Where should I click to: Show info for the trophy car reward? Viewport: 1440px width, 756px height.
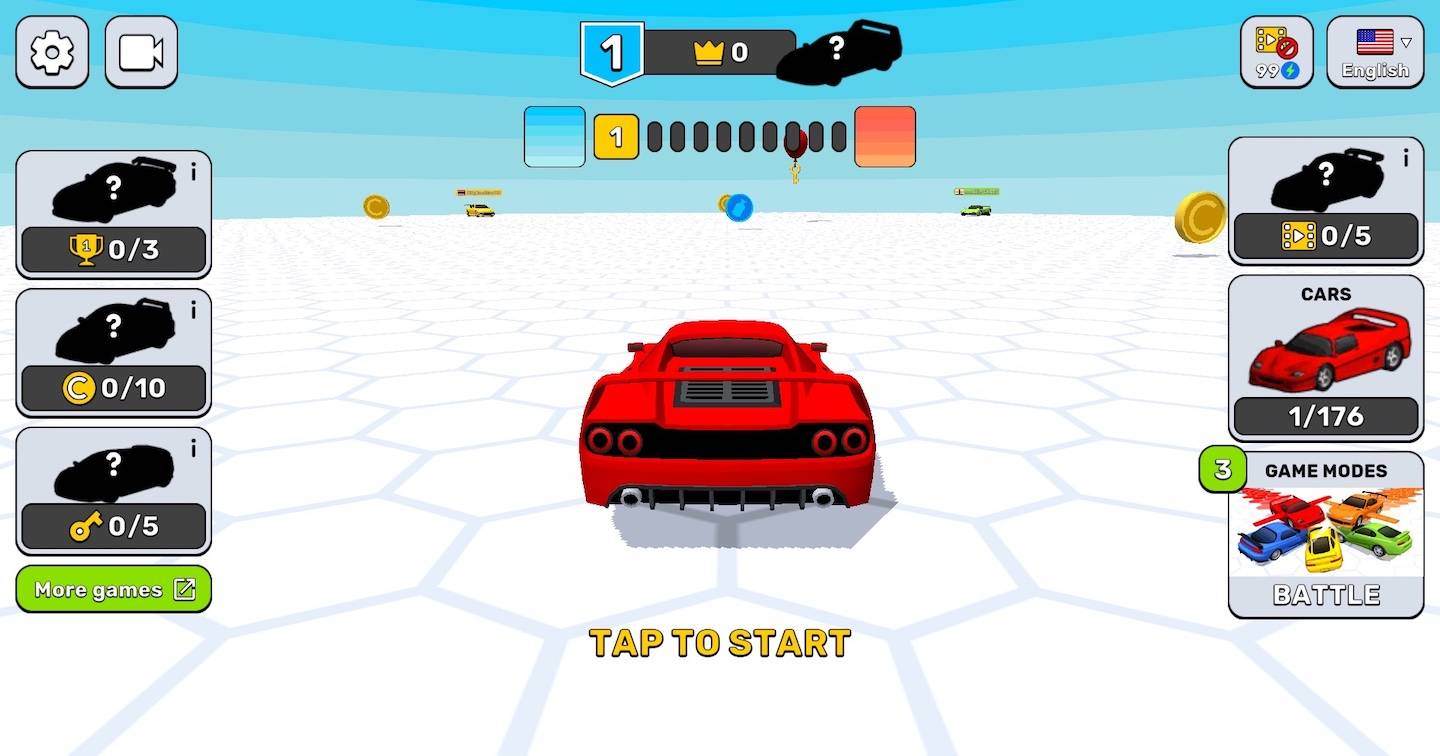point(194,172)
